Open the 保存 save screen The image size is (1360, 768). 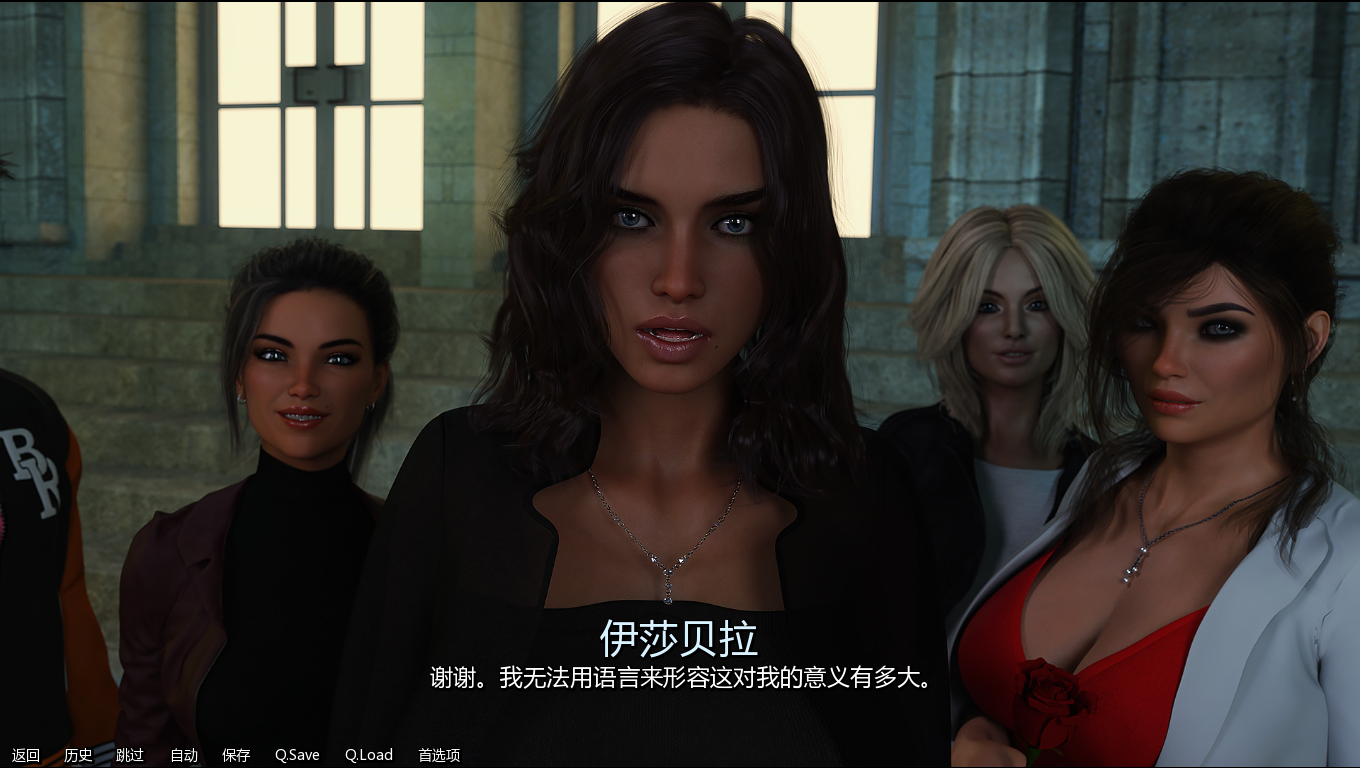237,755
